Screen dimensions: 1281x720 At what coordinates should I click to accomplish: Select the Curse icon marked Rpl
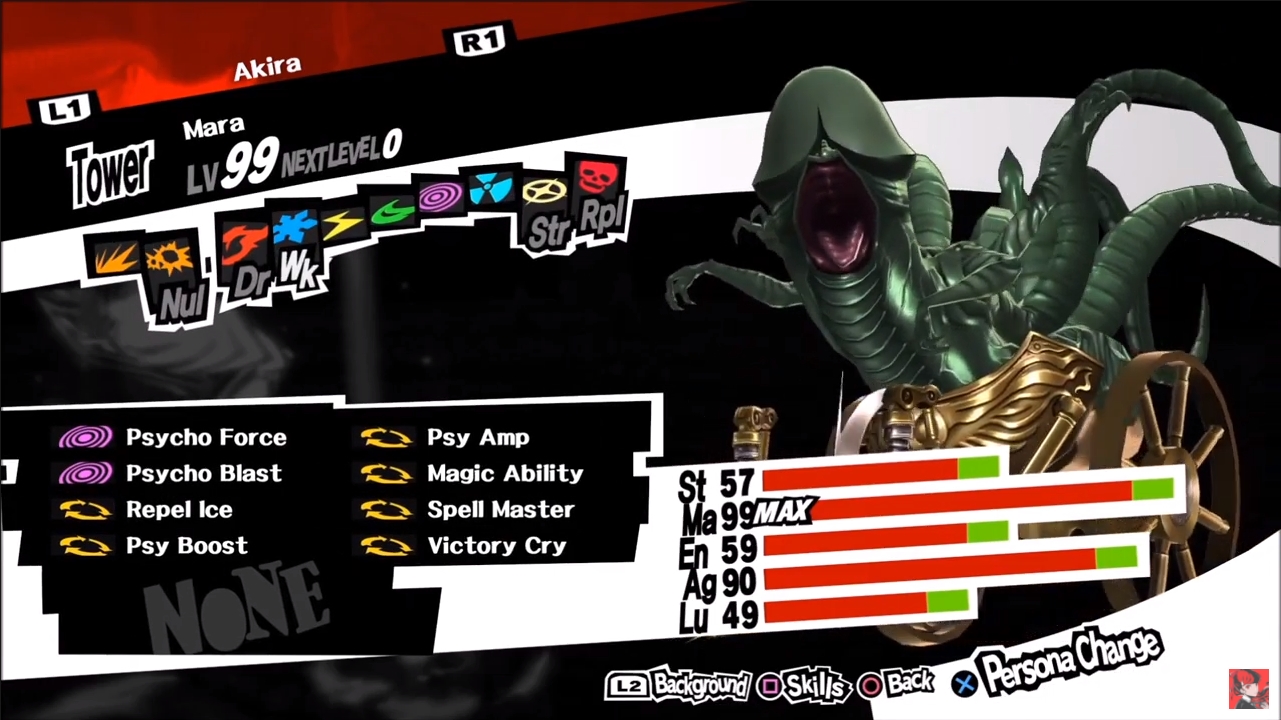coord(597,180)
